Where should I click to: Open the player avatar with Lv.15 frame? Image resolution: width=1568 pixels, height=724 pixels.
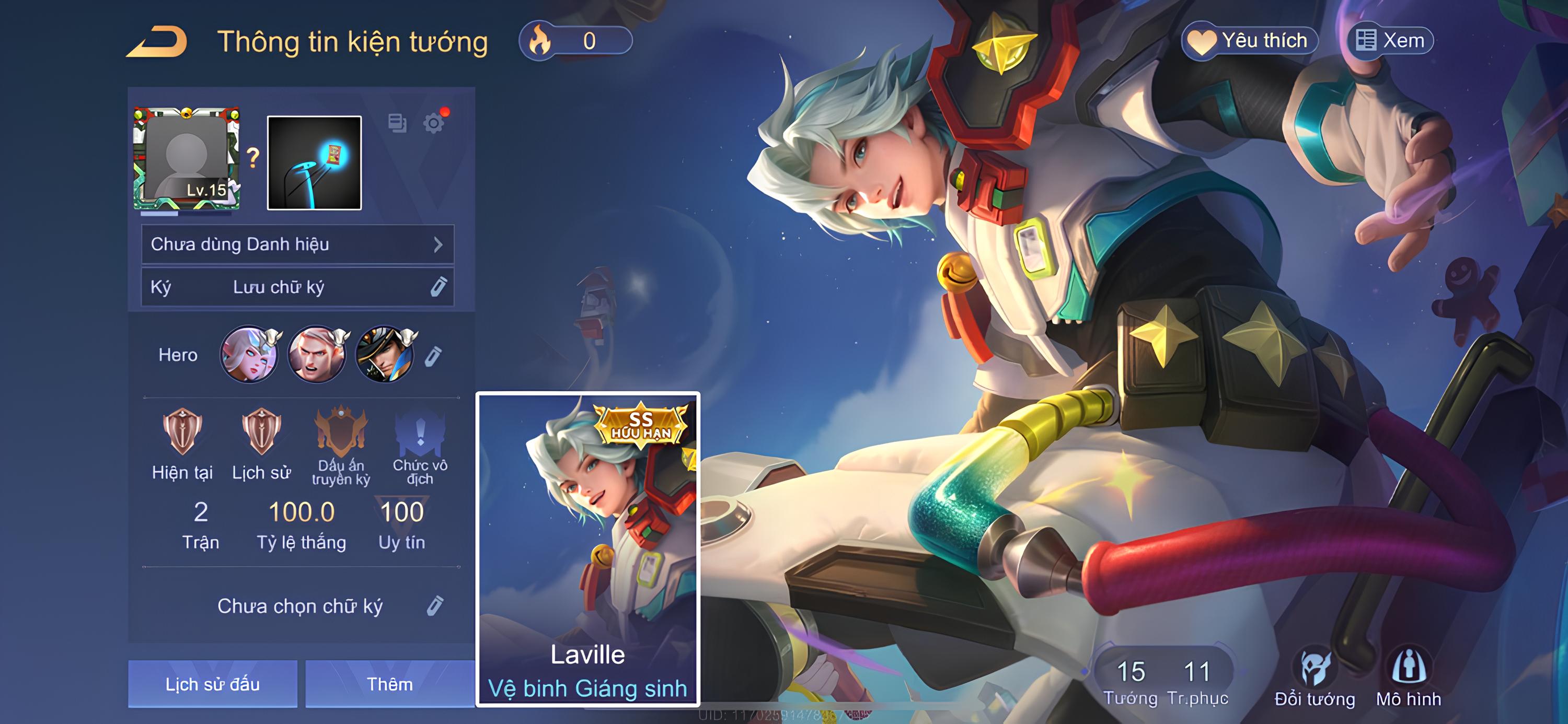186,159
